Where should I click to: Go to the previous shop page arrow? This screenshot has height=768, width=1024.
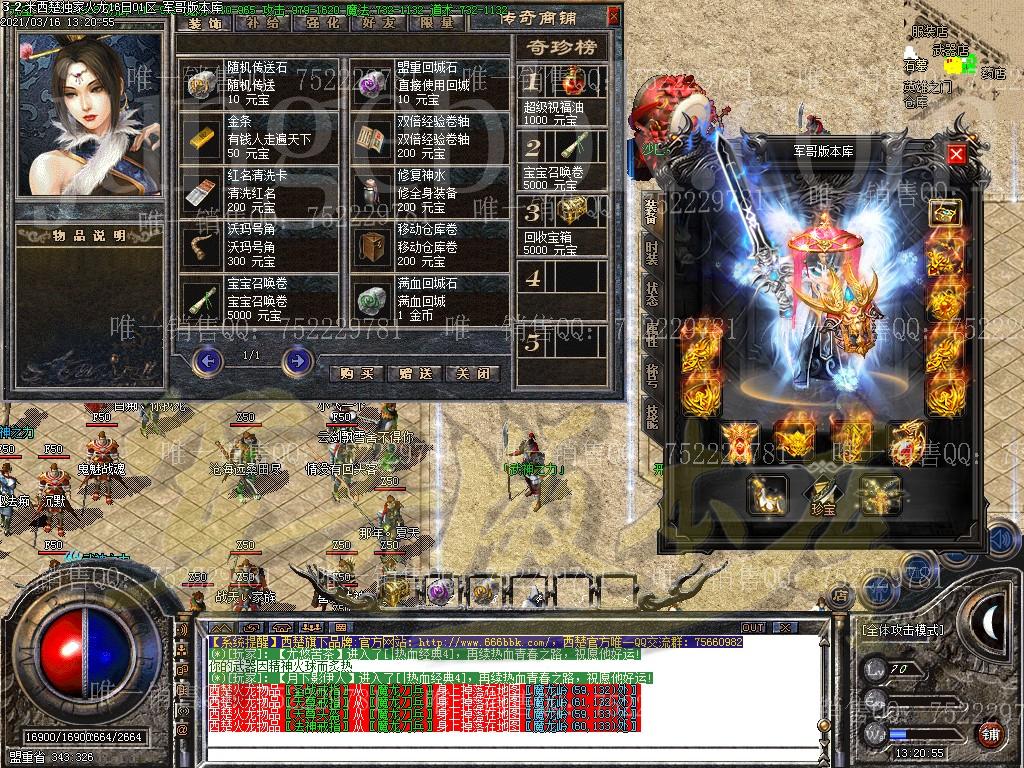pos(207,358)
